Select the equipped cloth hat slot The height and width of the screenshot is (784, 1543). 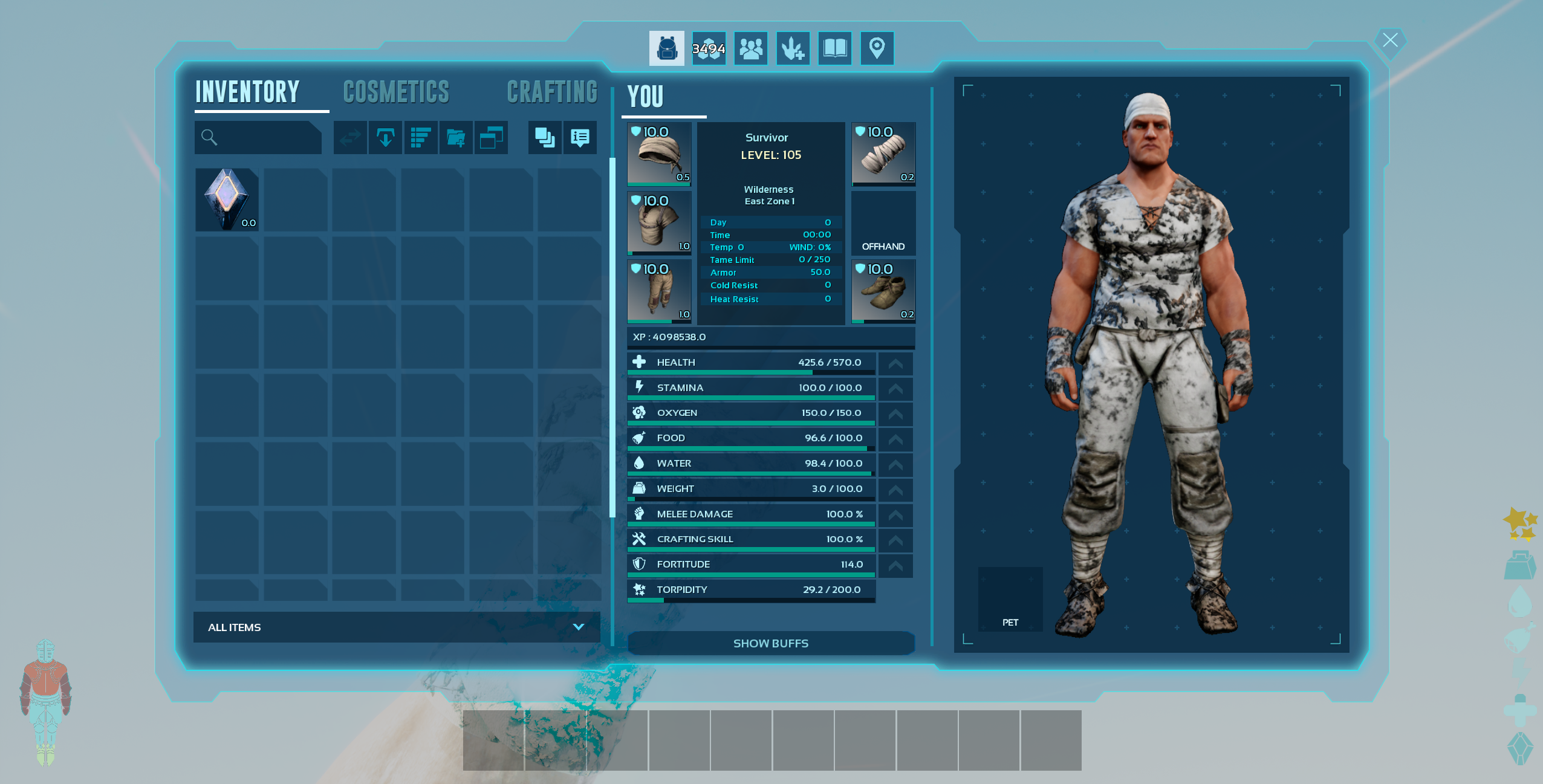click(x=659, y=154)
